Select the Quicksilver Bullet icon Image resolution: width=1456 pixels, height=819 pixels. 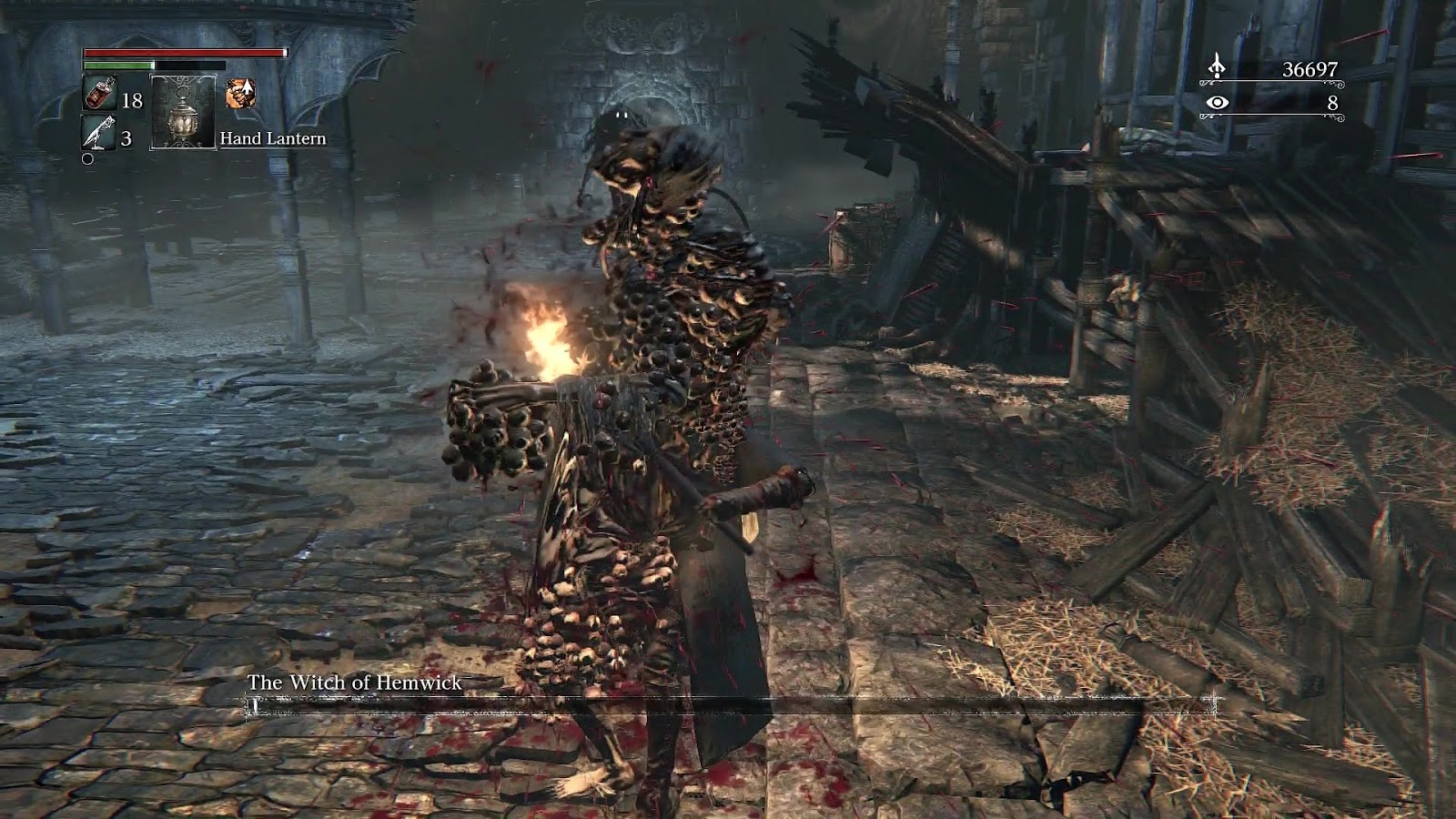point(99,135)
